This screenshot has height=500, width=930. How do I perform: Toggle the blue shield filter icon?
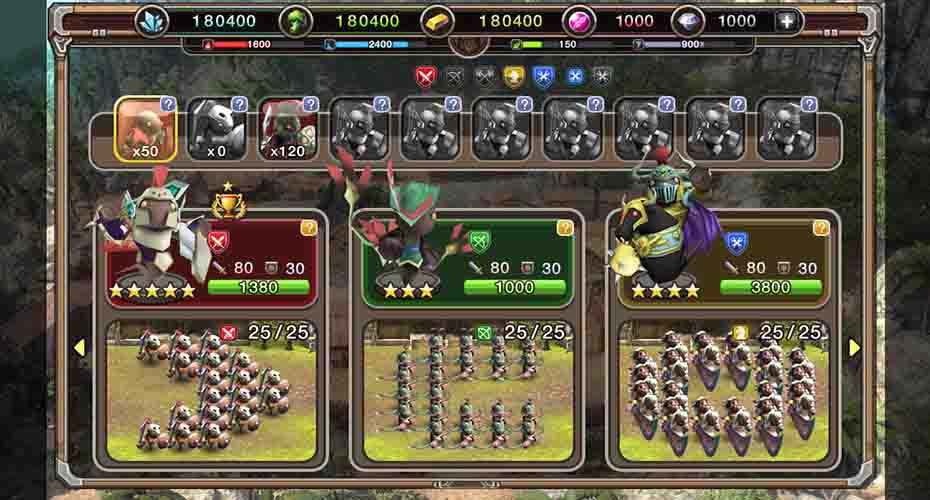point(543,76)
